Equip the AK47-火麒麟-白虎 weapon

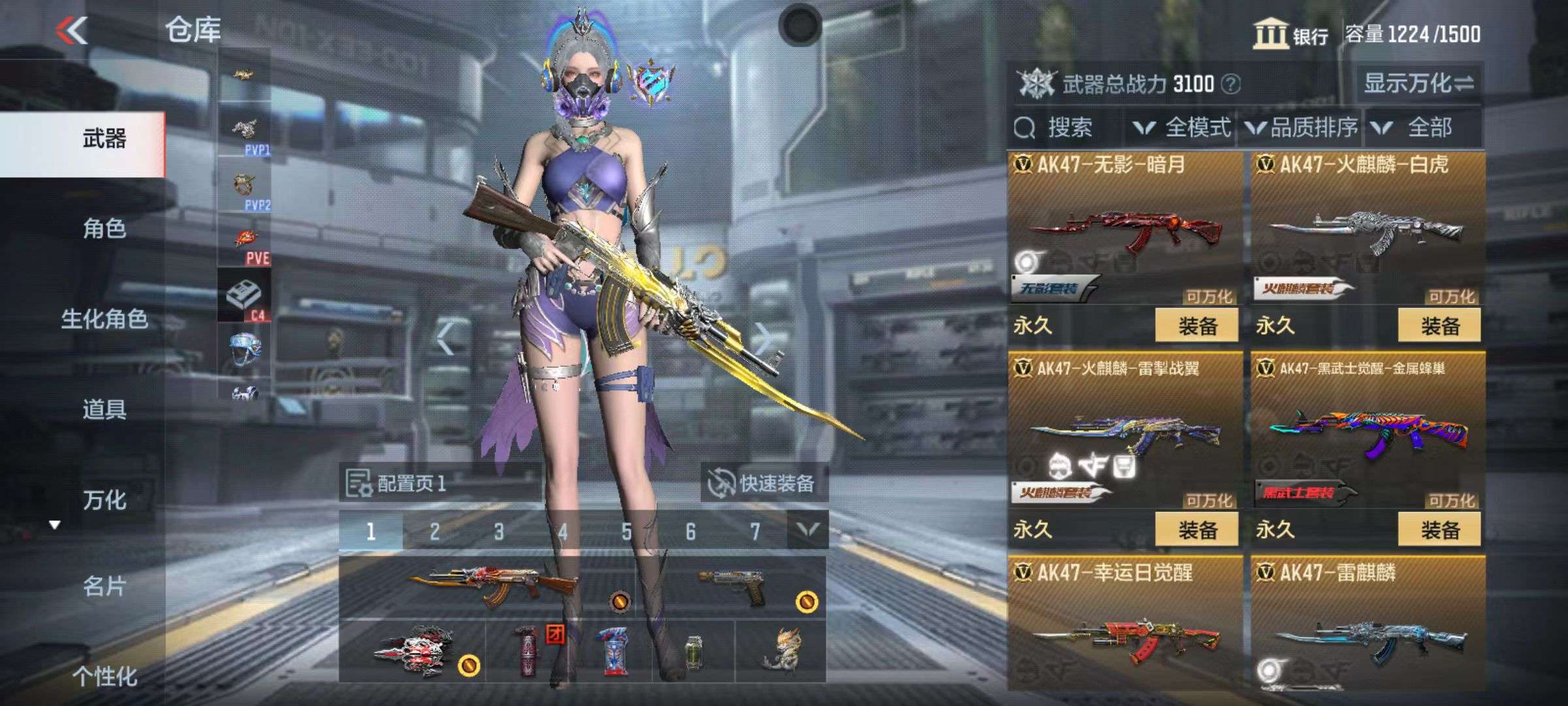click(x=1439, y=326)
